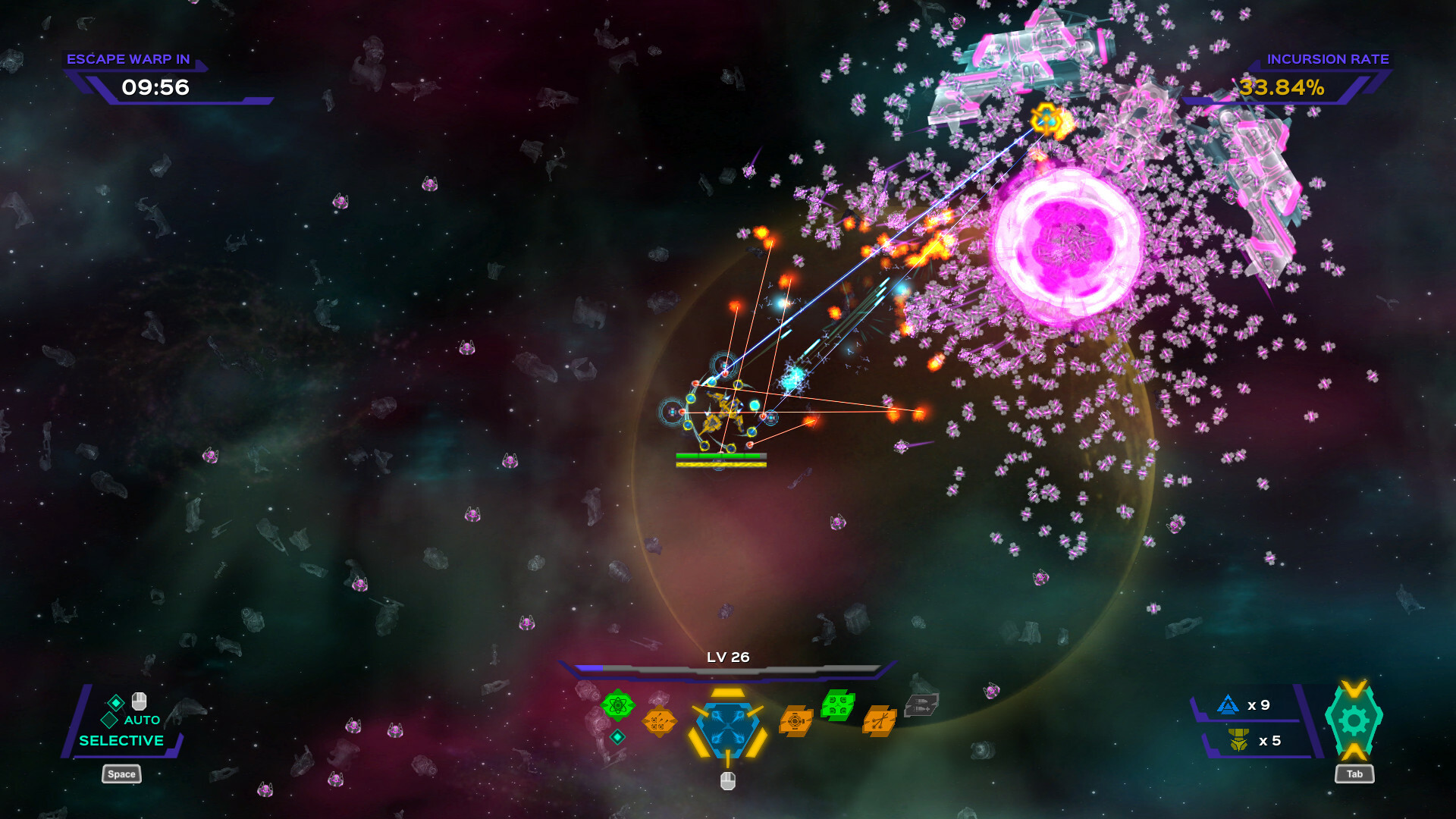Screen dimensions: 1456x819
Task: Click the teal gear hexagon icon
Action: tap(1354, 720)
